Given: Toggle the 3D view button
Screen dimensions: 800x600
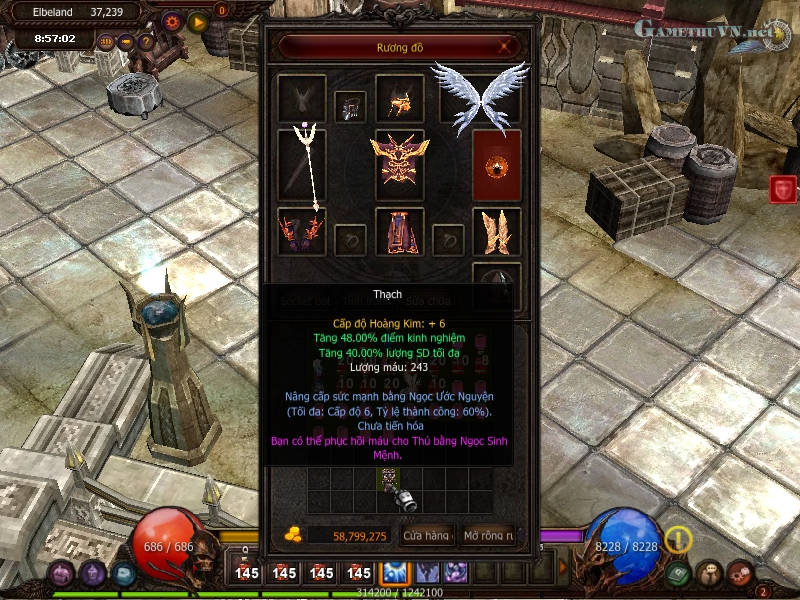Looking at the screenshot, I should pos(107,42).
